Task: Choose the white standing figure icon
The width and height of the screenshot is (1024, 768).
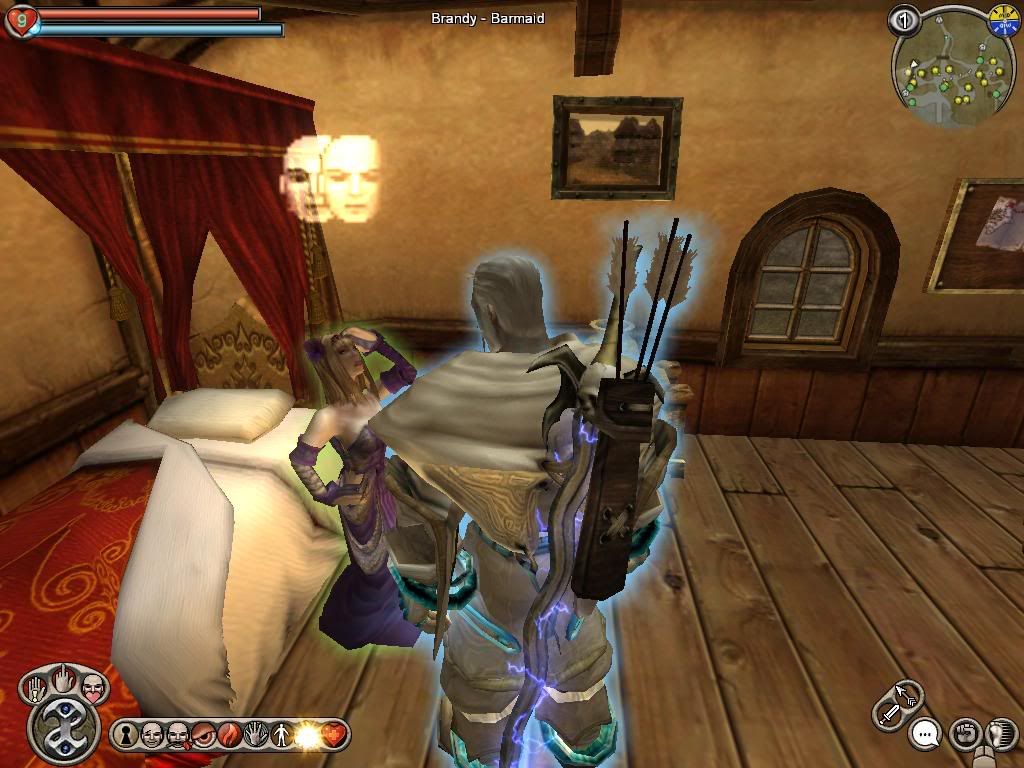Action: coord(282,735)
